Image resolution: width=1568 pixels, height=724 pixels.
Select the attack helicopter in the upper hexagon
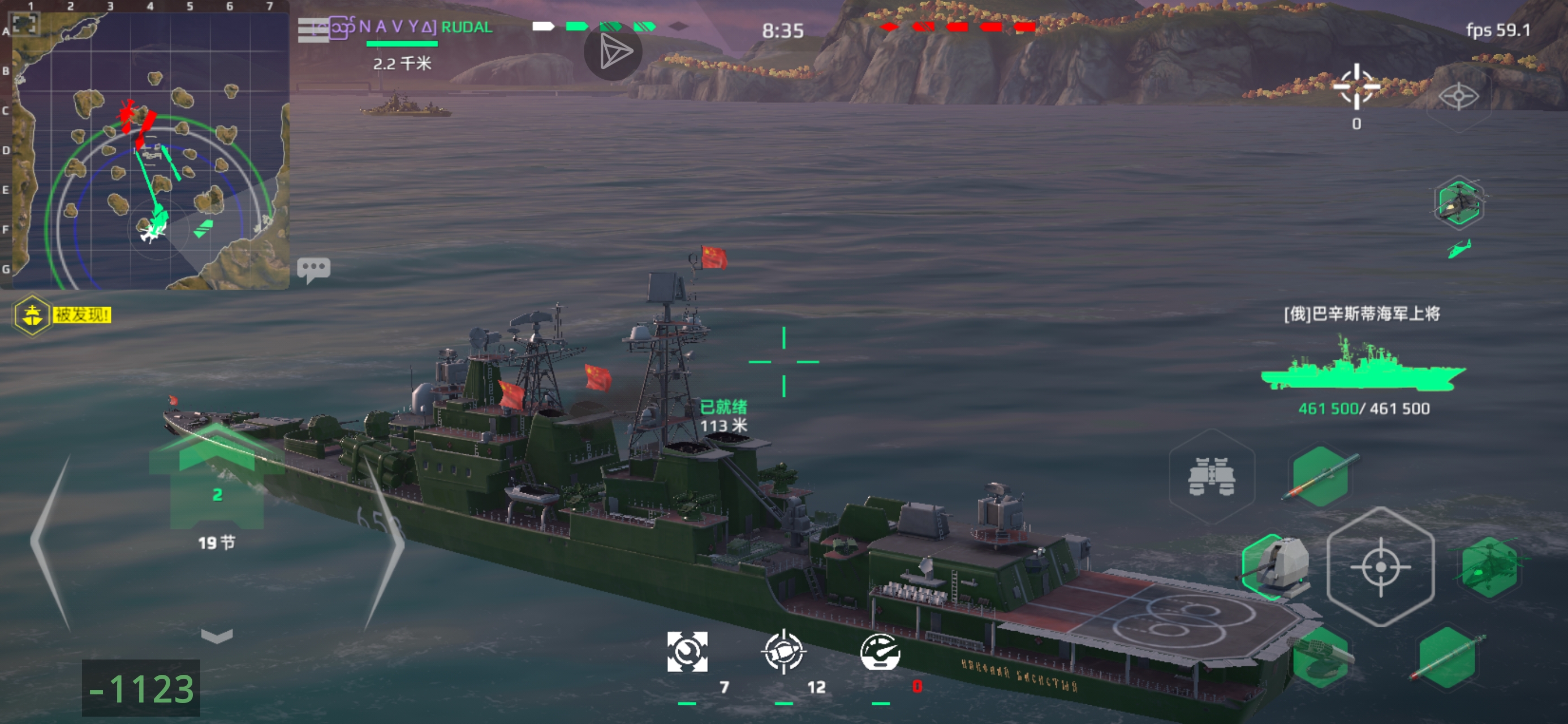(1458, 204)
